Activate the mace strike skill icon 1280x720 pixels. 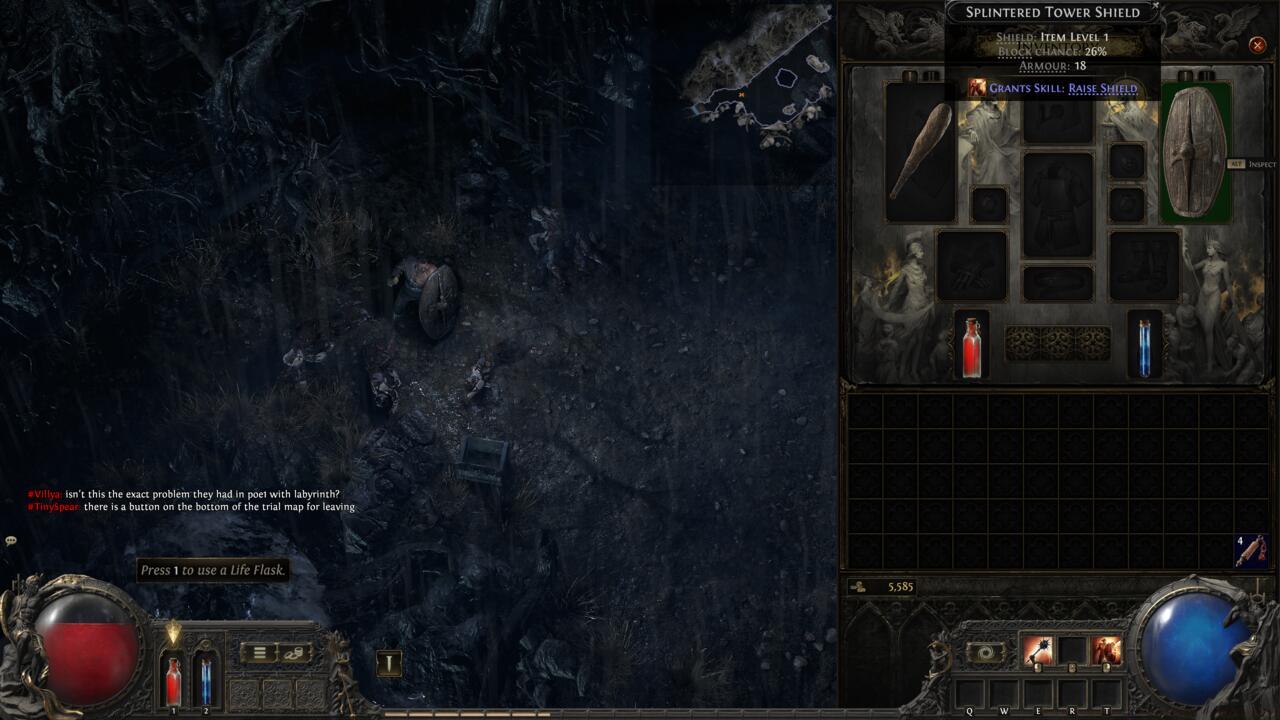click(1037, 652)
